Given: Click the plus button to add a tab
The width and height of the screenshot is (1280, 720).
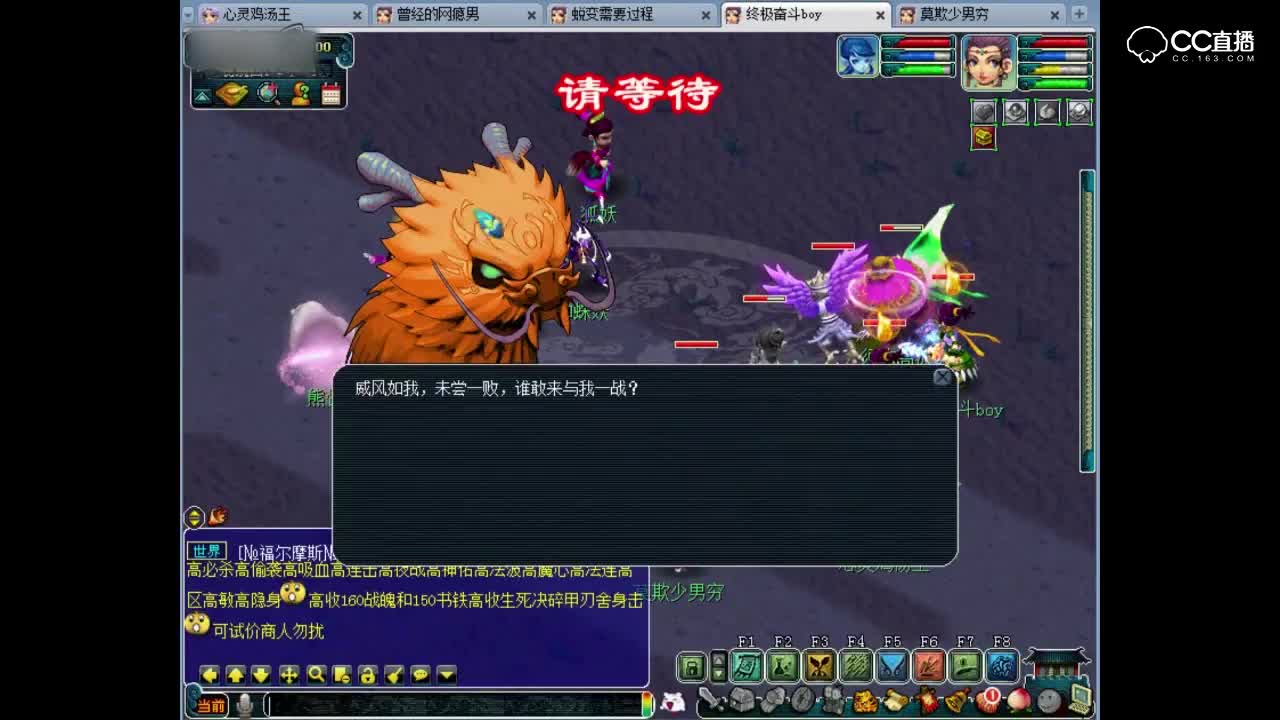Looking at the screenshot, I should 1075,15.
